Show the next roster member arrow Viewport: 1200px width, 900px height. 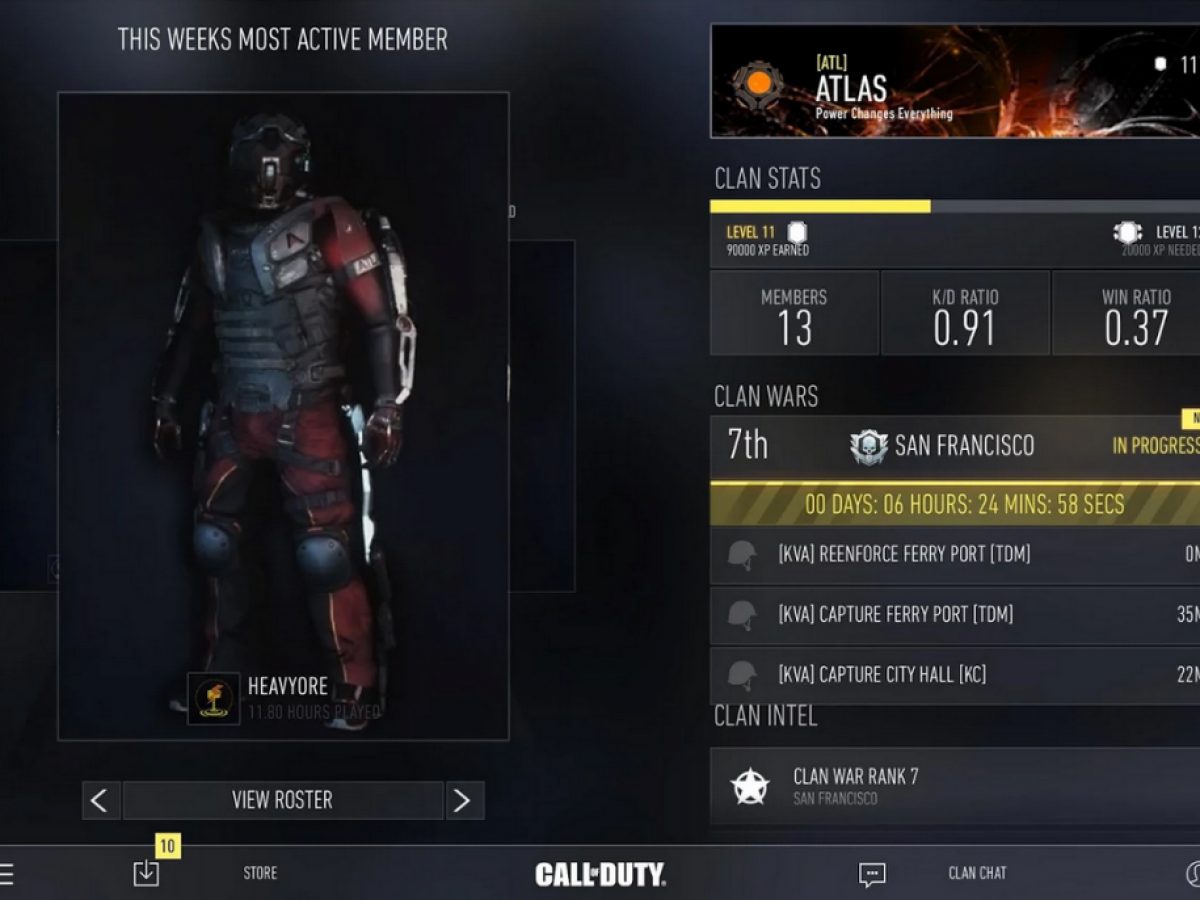coord(463,800)
